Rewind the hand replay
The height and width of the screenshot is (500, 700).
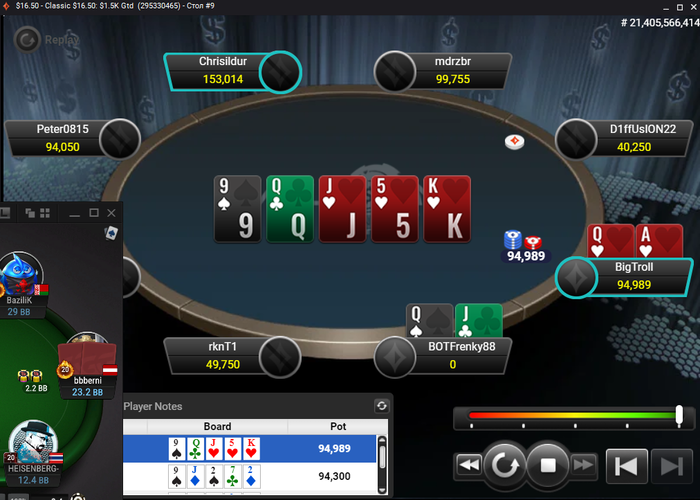(468, 464)
